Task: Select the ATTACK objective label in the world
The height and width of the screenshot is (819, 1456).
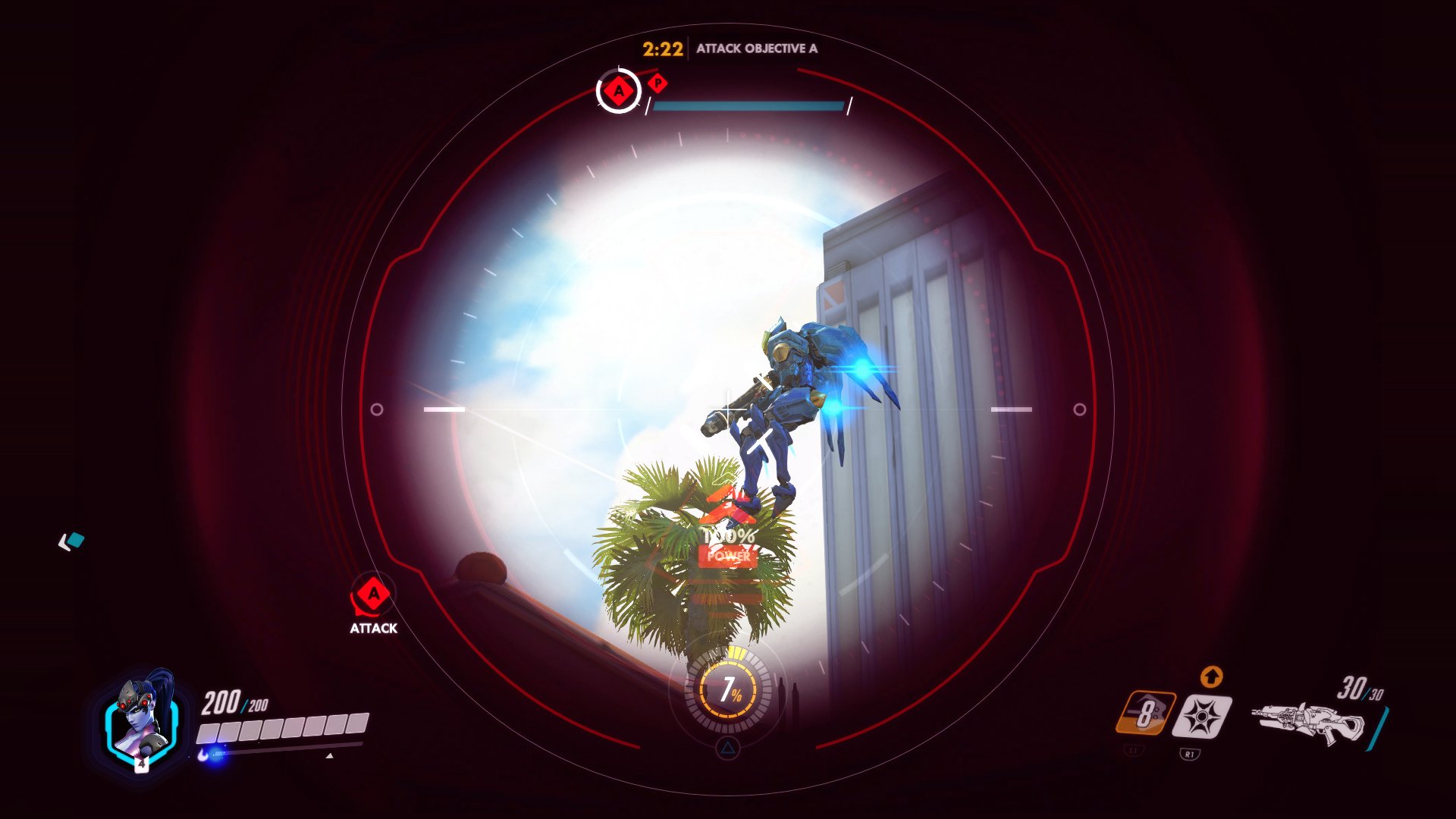Action: tap(372, 628)
